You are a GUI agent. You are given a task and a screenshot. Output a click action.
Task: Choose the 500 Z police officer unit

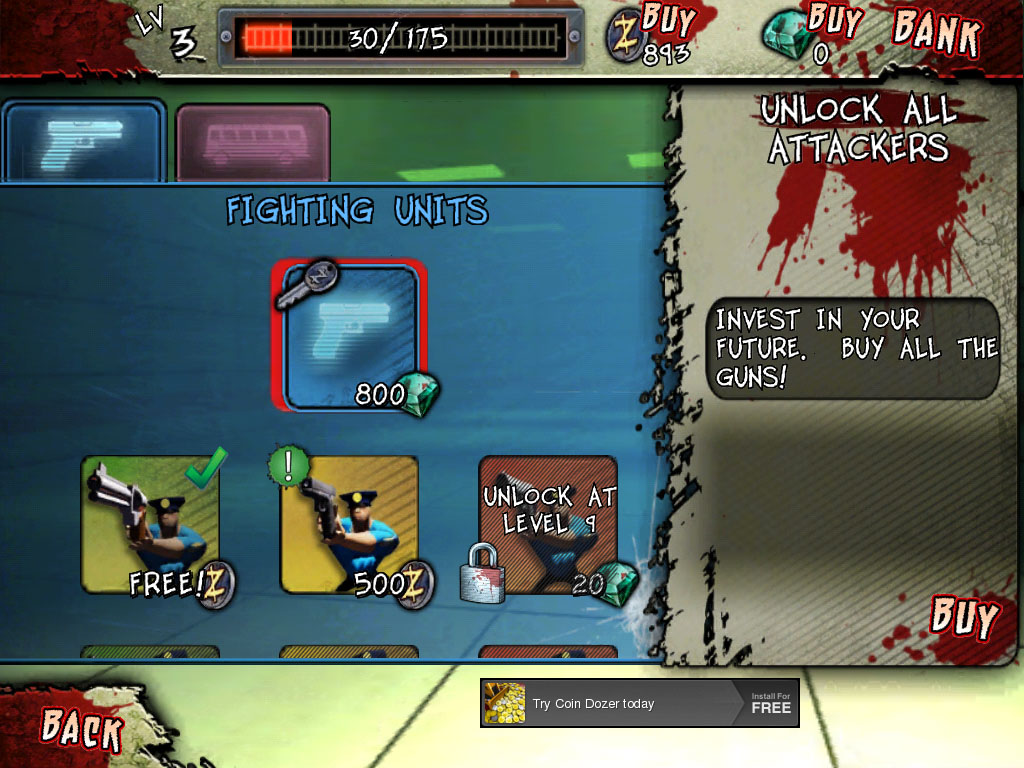[349, 525]
